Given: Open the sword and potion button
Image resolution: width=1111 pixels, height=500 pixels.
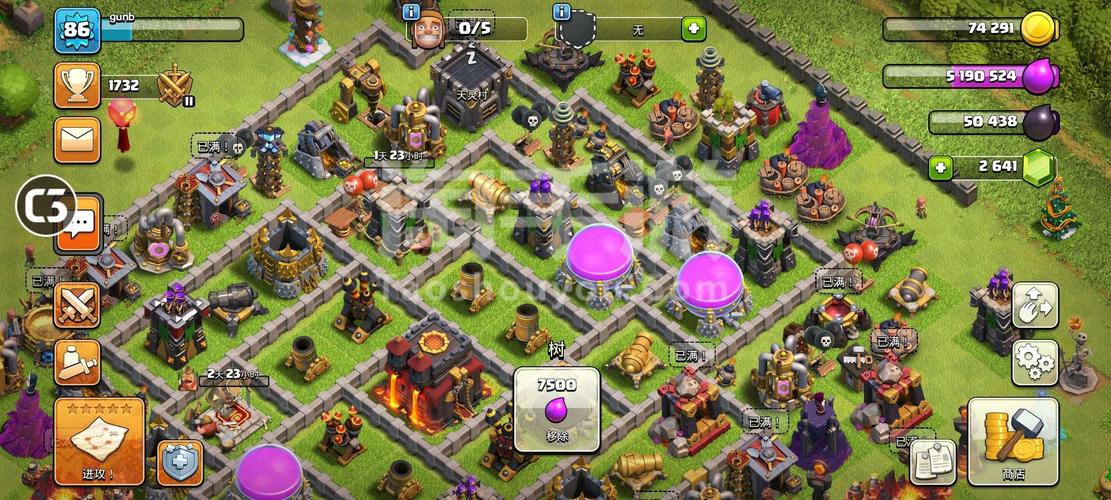Looking at the screenshot, I should click(77, 362).
